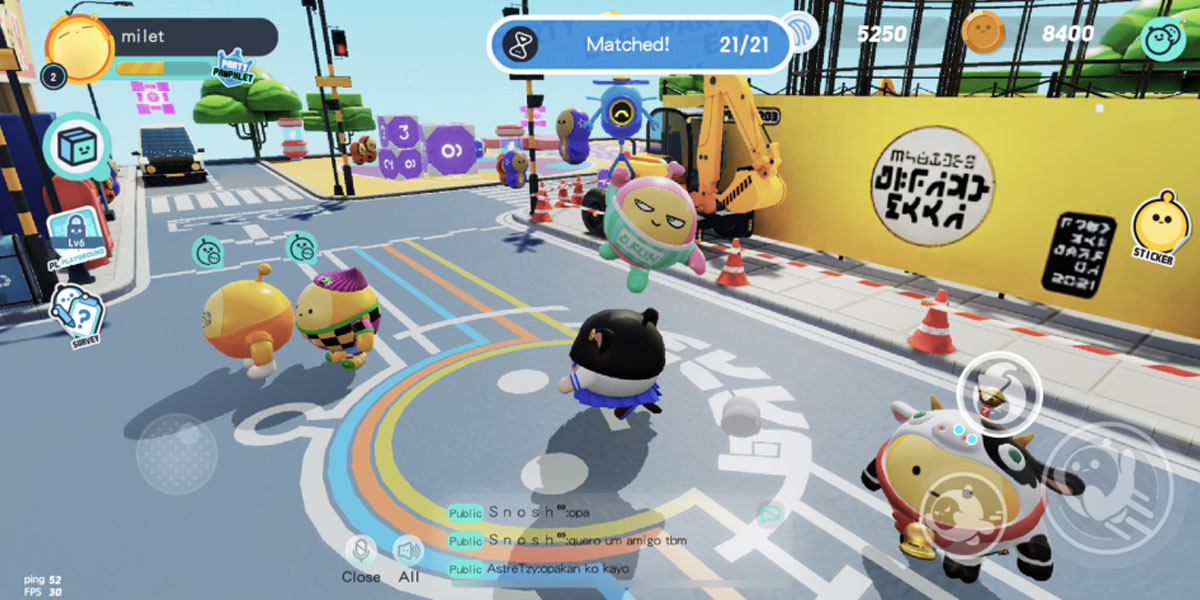Open the Party Pamphlet badge
The width and height of the screenshot is (1200, 600).
point(234,68)
